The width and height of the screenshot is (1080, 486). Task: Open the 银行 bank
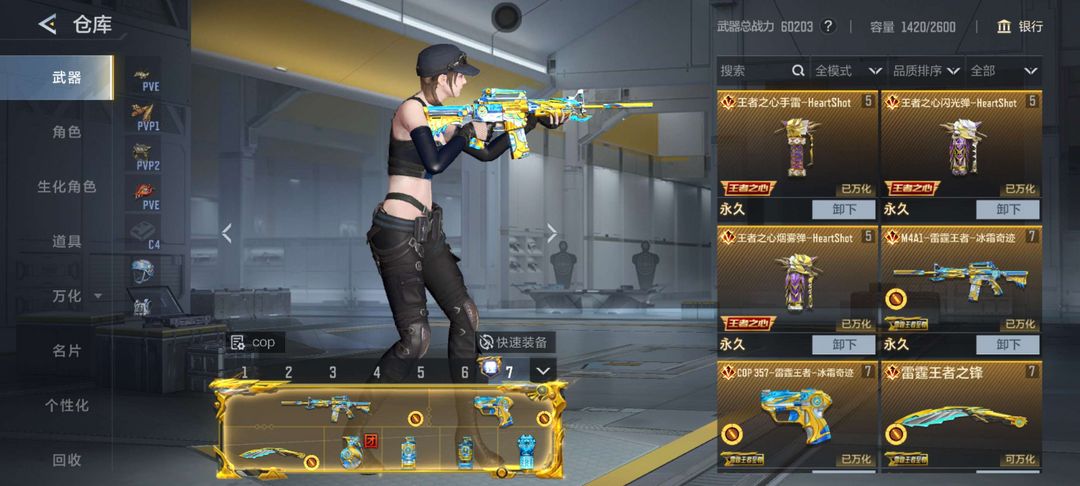1019,27
